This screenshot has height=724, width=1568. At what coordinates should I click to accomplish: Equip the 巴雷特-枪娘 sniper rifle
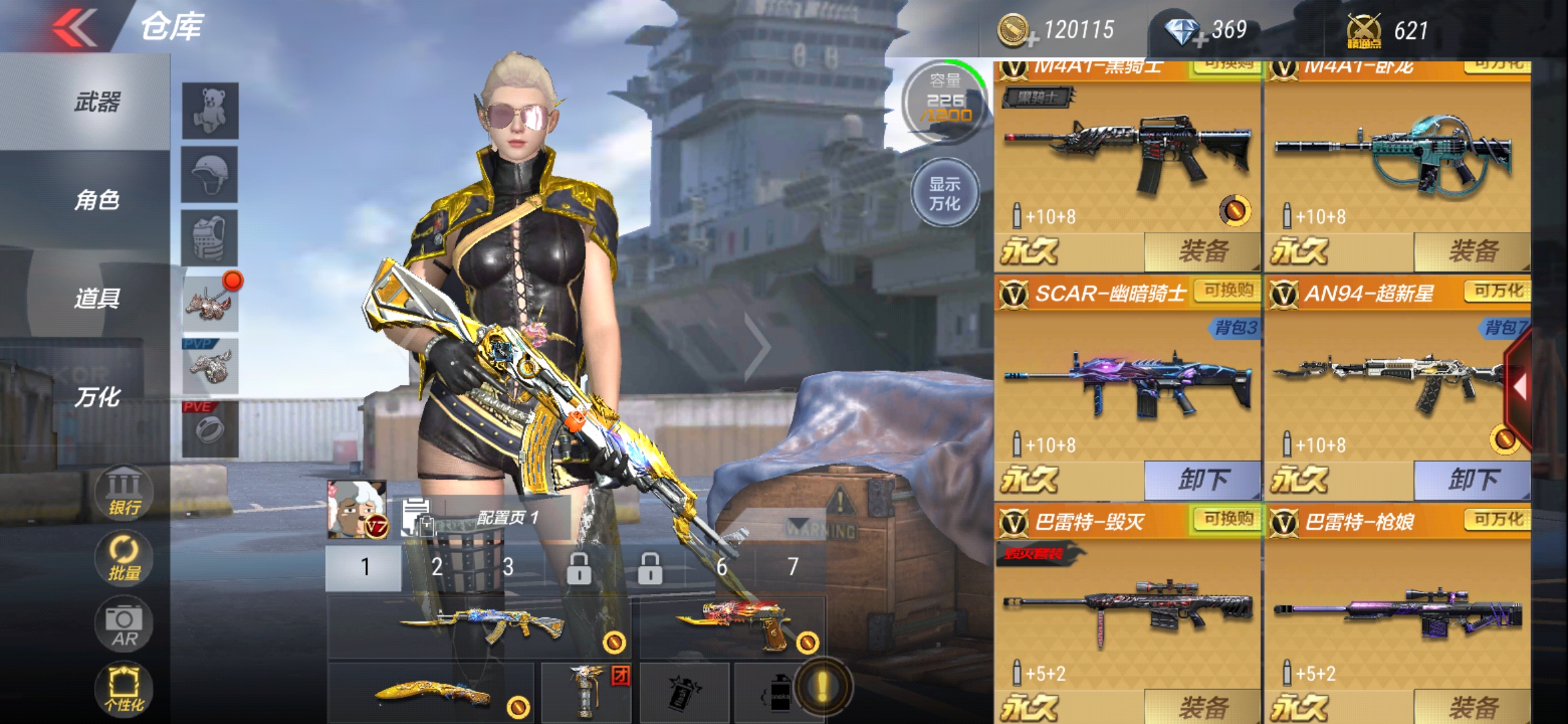[x=1472, y=707]
